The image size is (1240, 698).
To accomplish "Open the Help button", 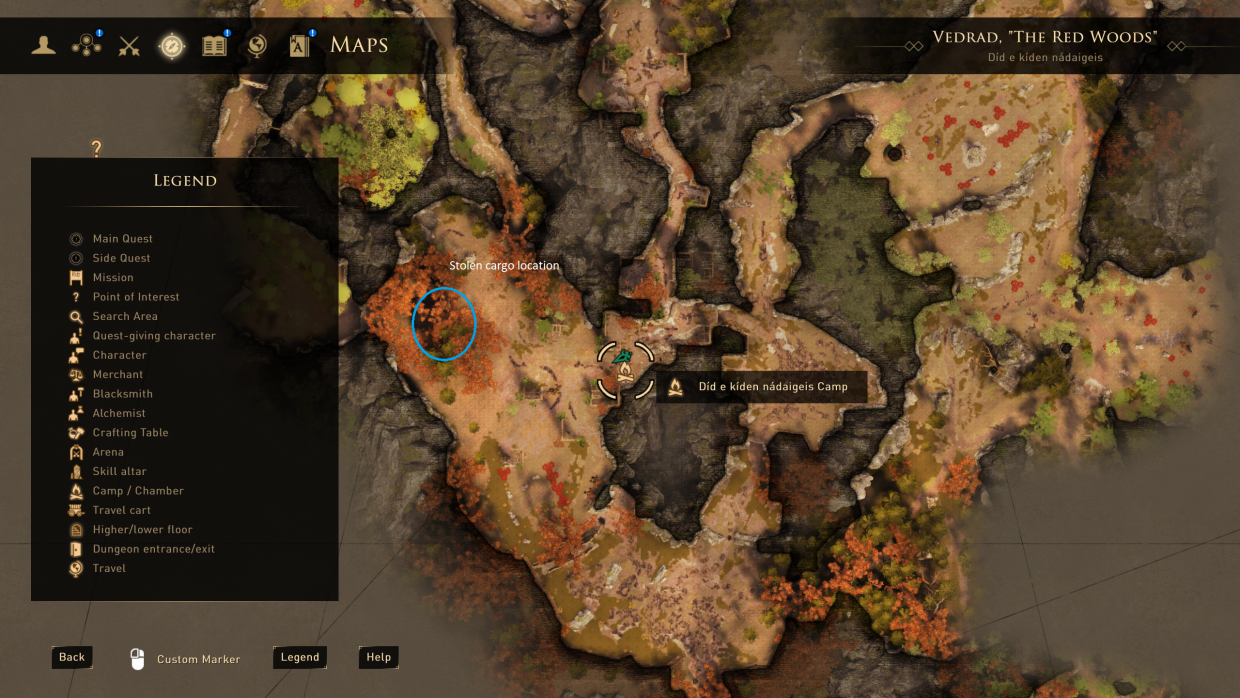I will tap(378, 657).
